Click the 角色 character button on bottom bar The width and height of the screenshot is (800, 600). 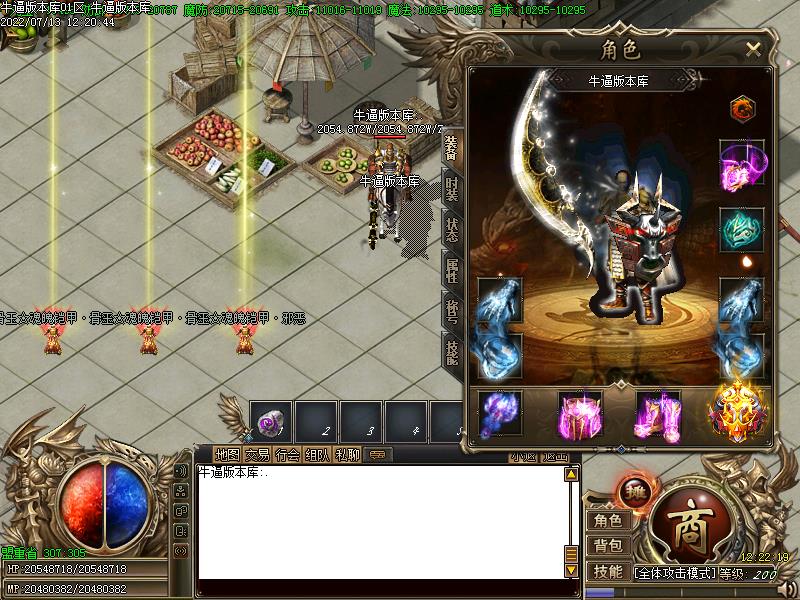coord(607,520)
